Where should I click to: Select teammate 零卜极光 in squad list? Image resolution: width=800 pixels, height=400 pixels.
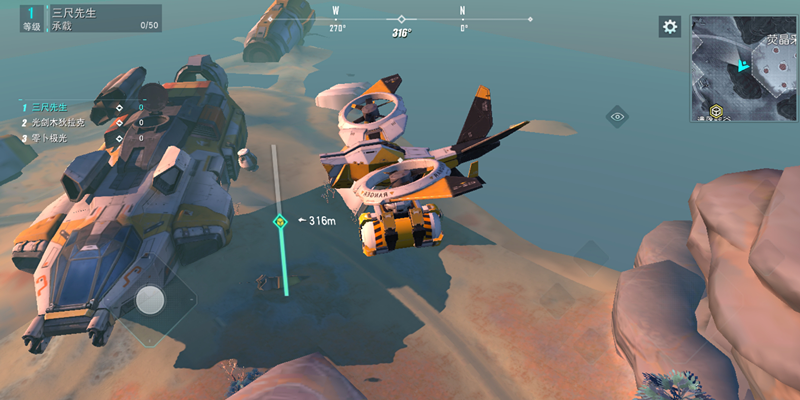tap(50, 137)
